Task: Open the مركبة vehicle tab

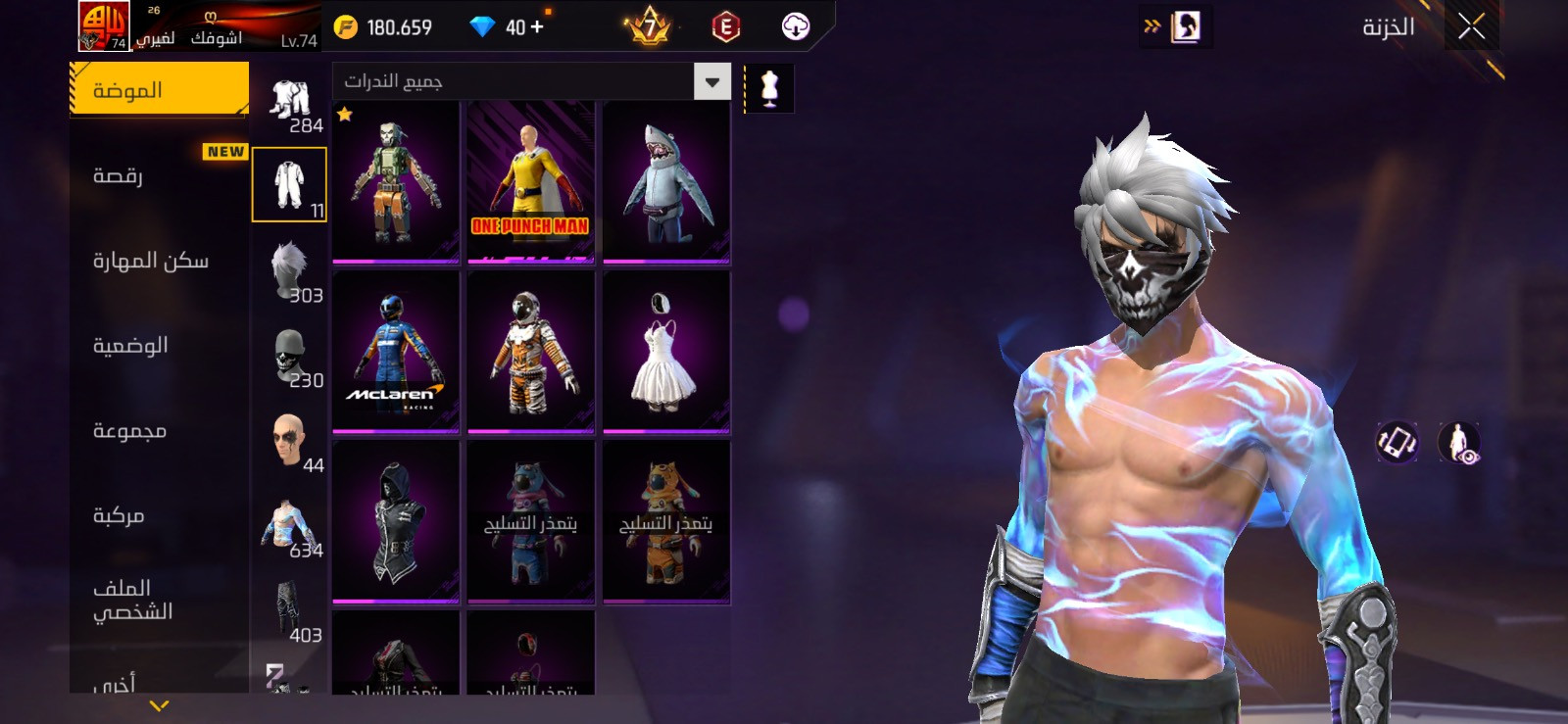Action: [x=119, y=515]
